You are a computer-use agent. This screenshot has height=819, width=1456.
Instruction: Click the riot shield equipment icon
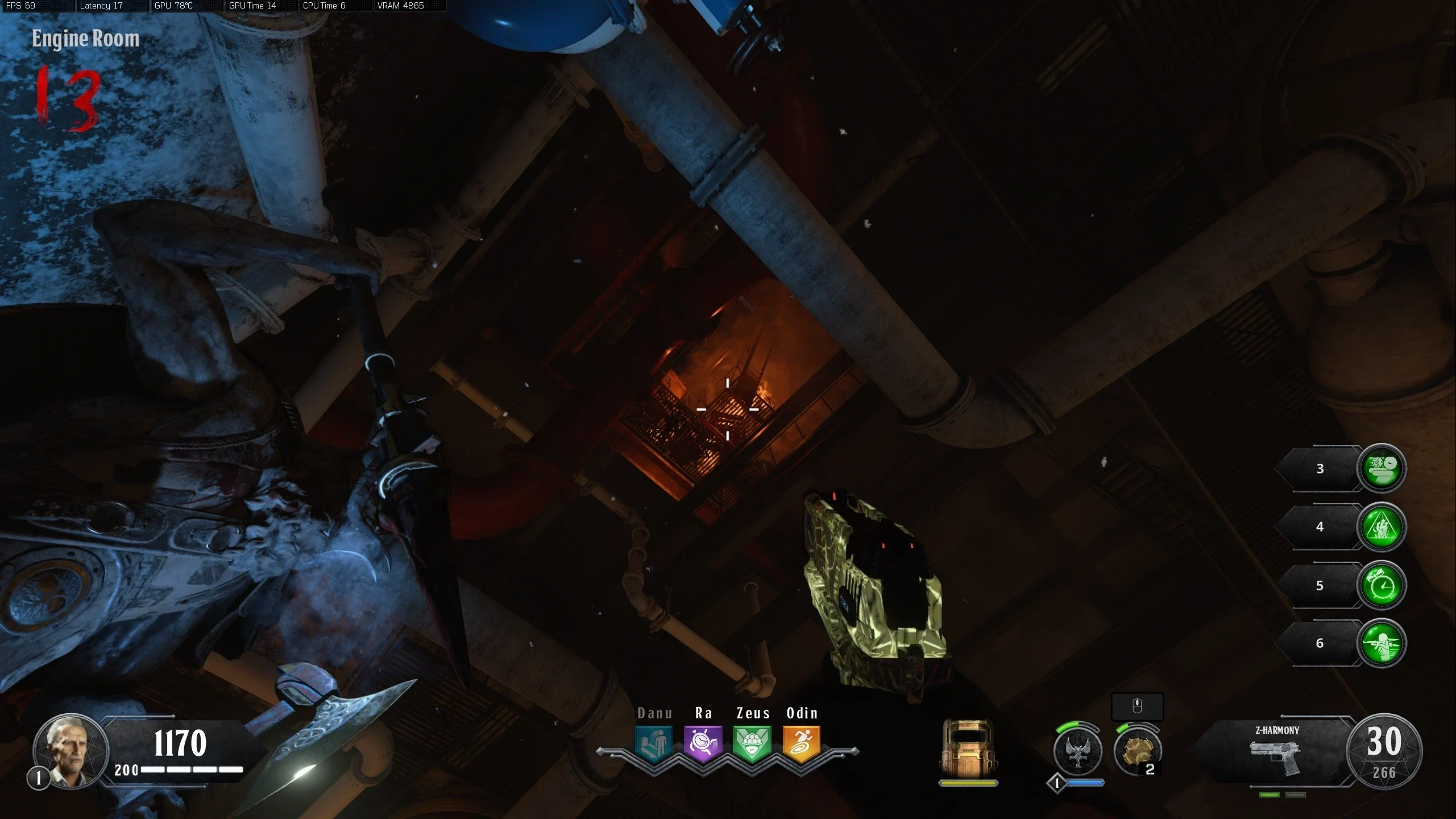(968, 747)
